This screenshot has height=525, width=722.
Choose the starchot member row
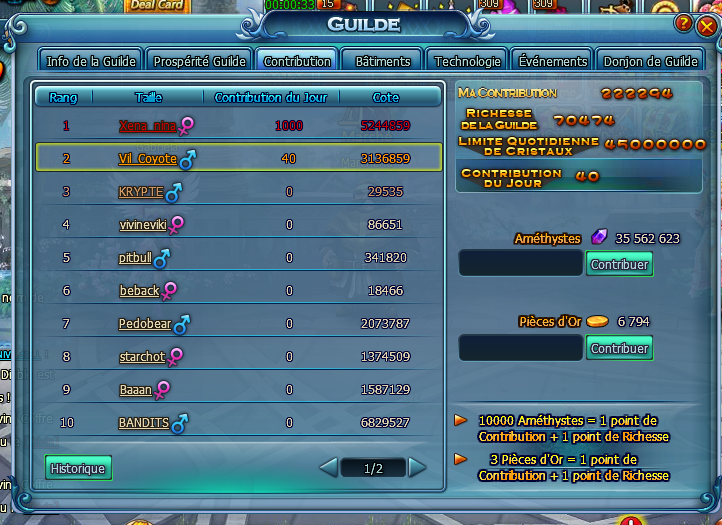tap(143, 357)
